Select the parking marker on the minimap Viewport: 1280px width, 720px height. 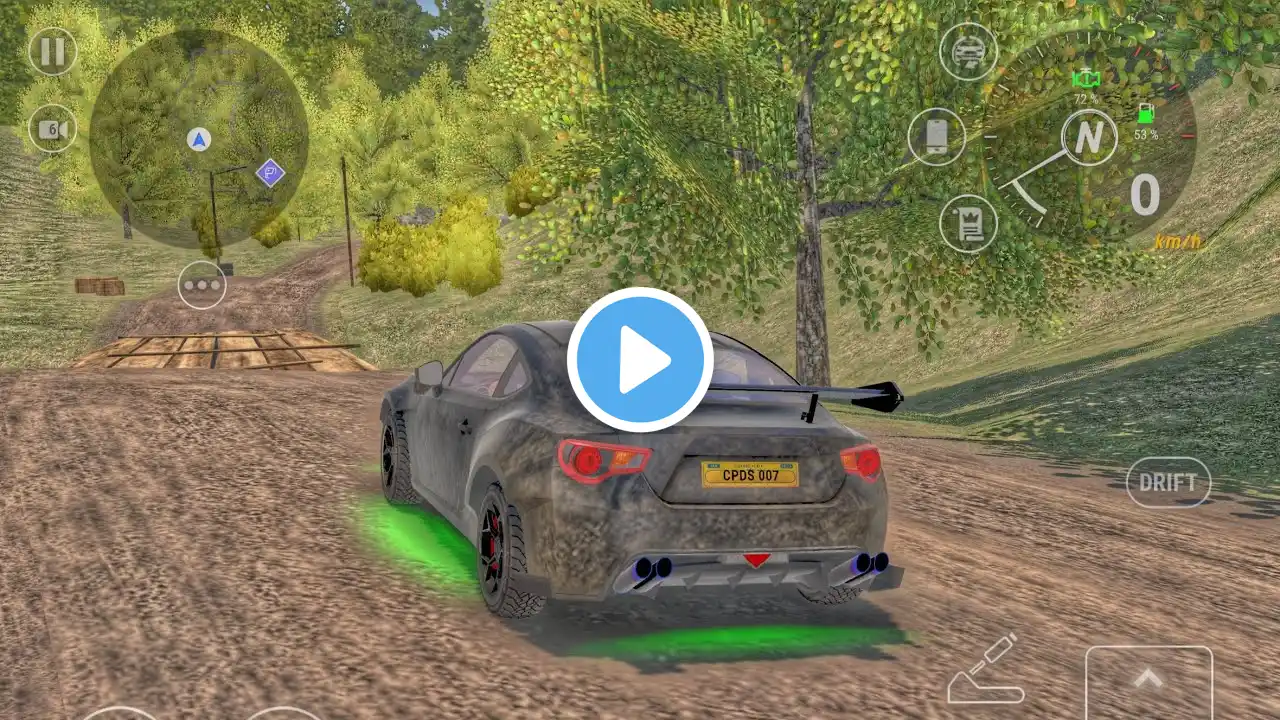(x=270, y=172)
